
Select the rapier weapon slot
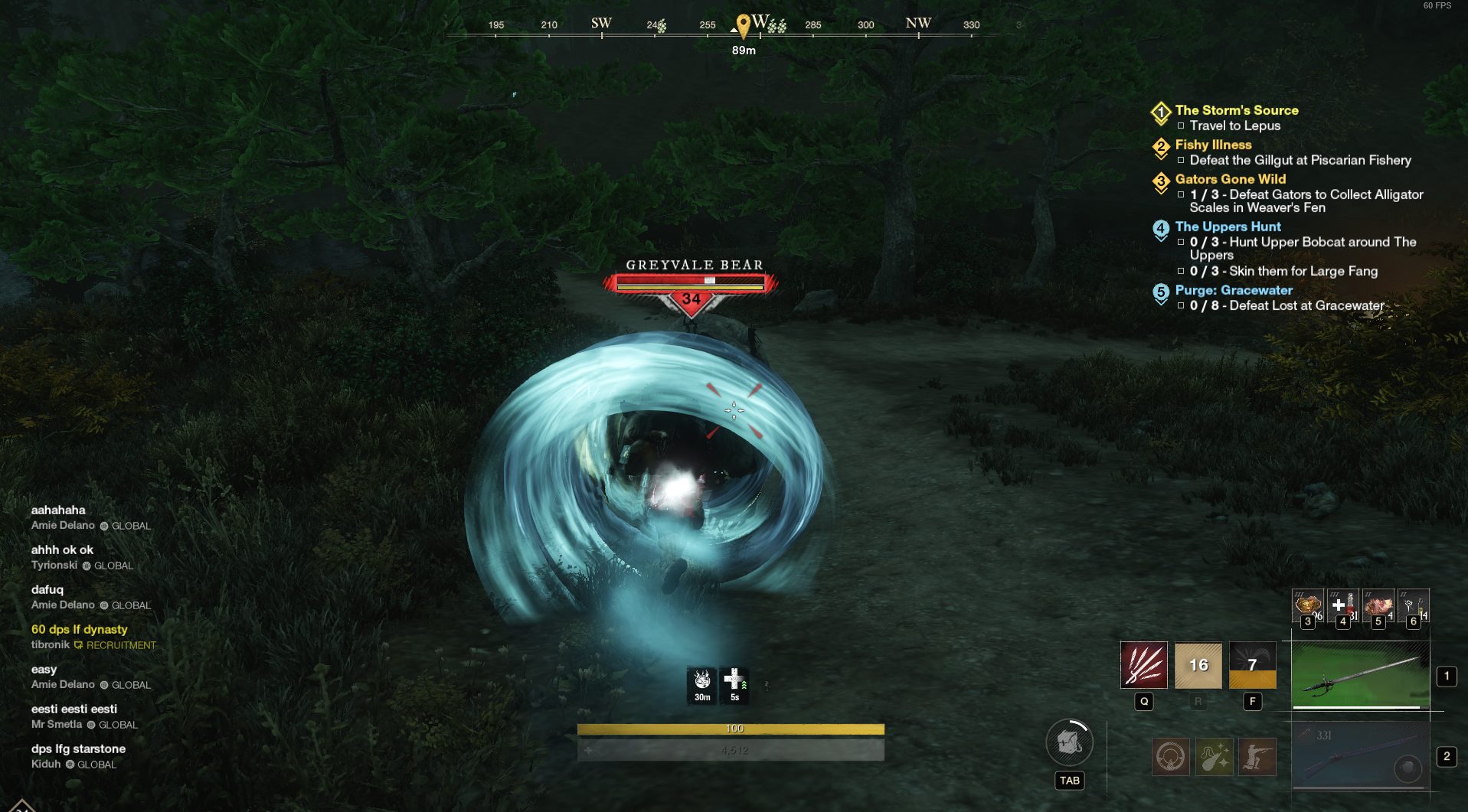pos(1360,675)
